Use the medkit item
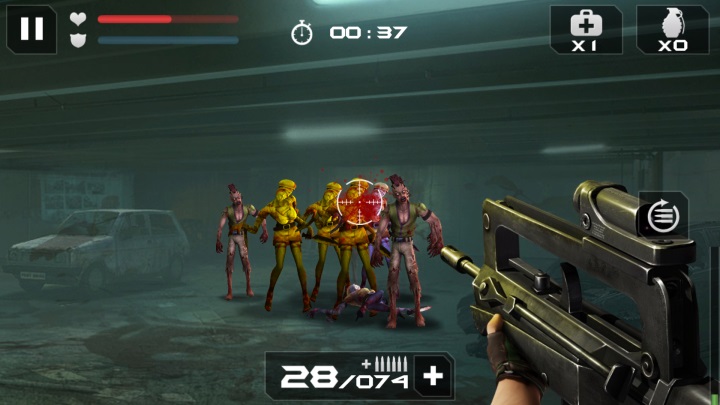720x405 pixels. [585, 29]
